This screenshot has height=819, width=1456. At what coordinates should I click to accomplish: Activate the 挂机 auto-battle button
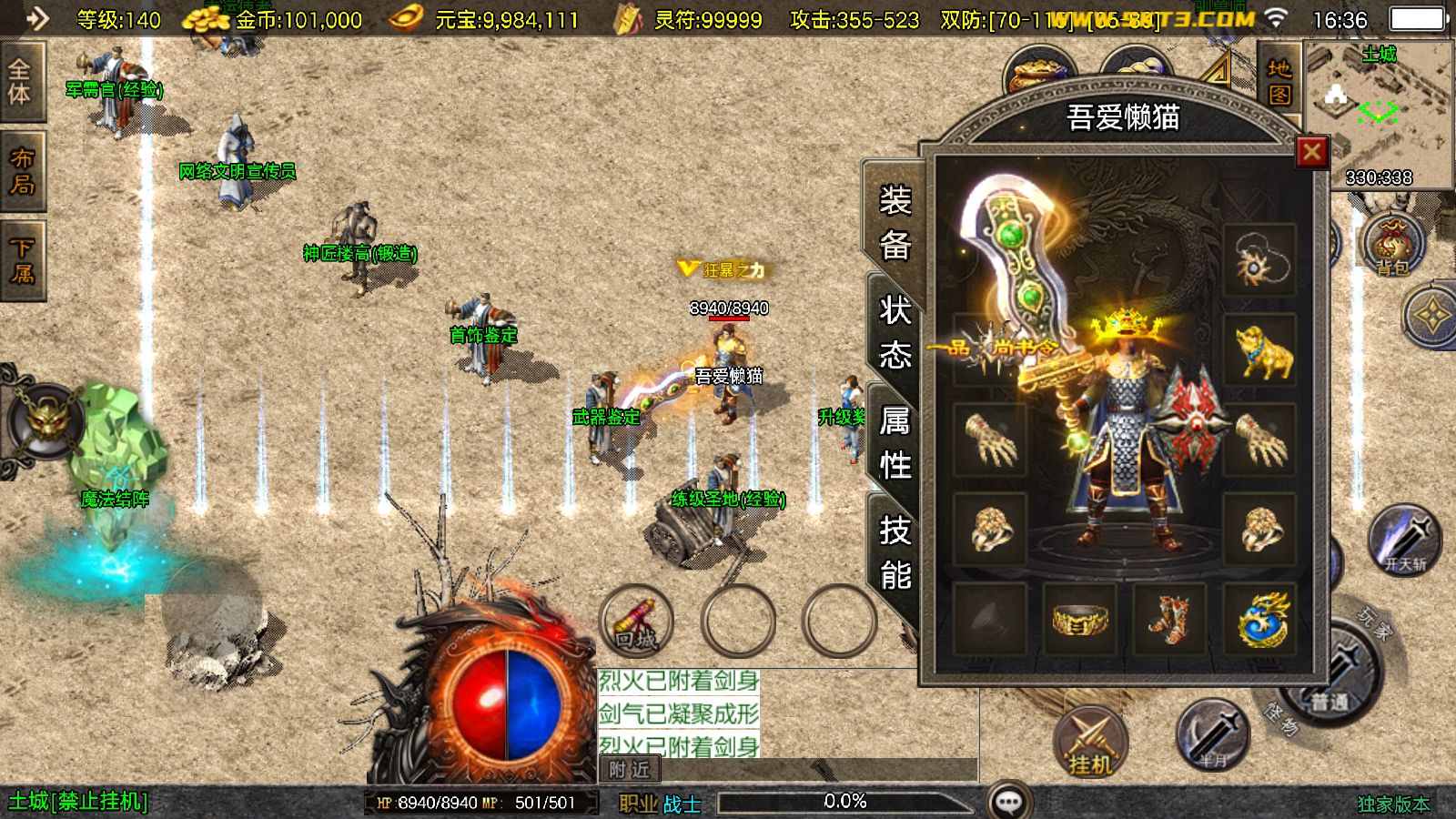click(x=1090, y=743)
